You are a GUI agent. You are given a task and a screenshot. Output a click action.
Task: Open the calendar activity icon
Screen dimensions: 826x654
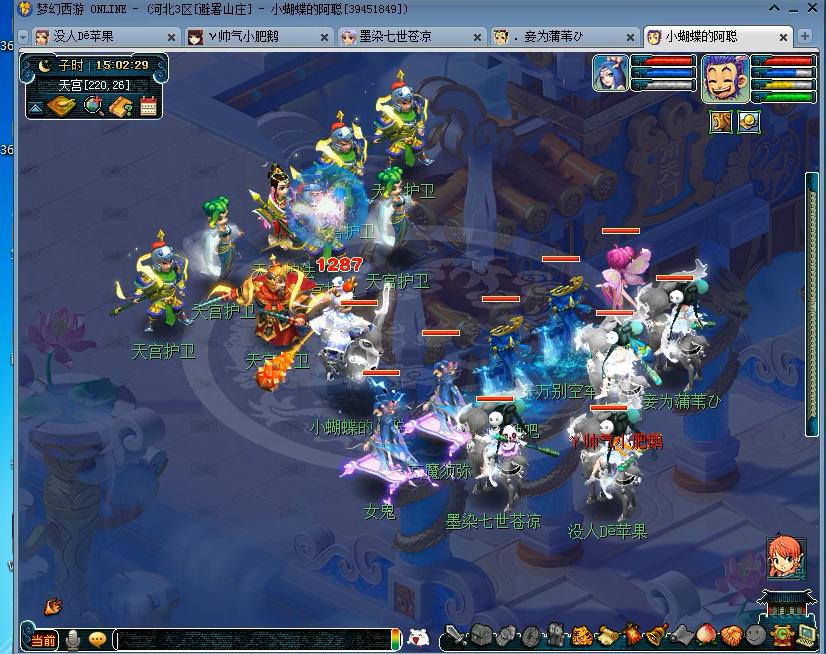[149, 105]
